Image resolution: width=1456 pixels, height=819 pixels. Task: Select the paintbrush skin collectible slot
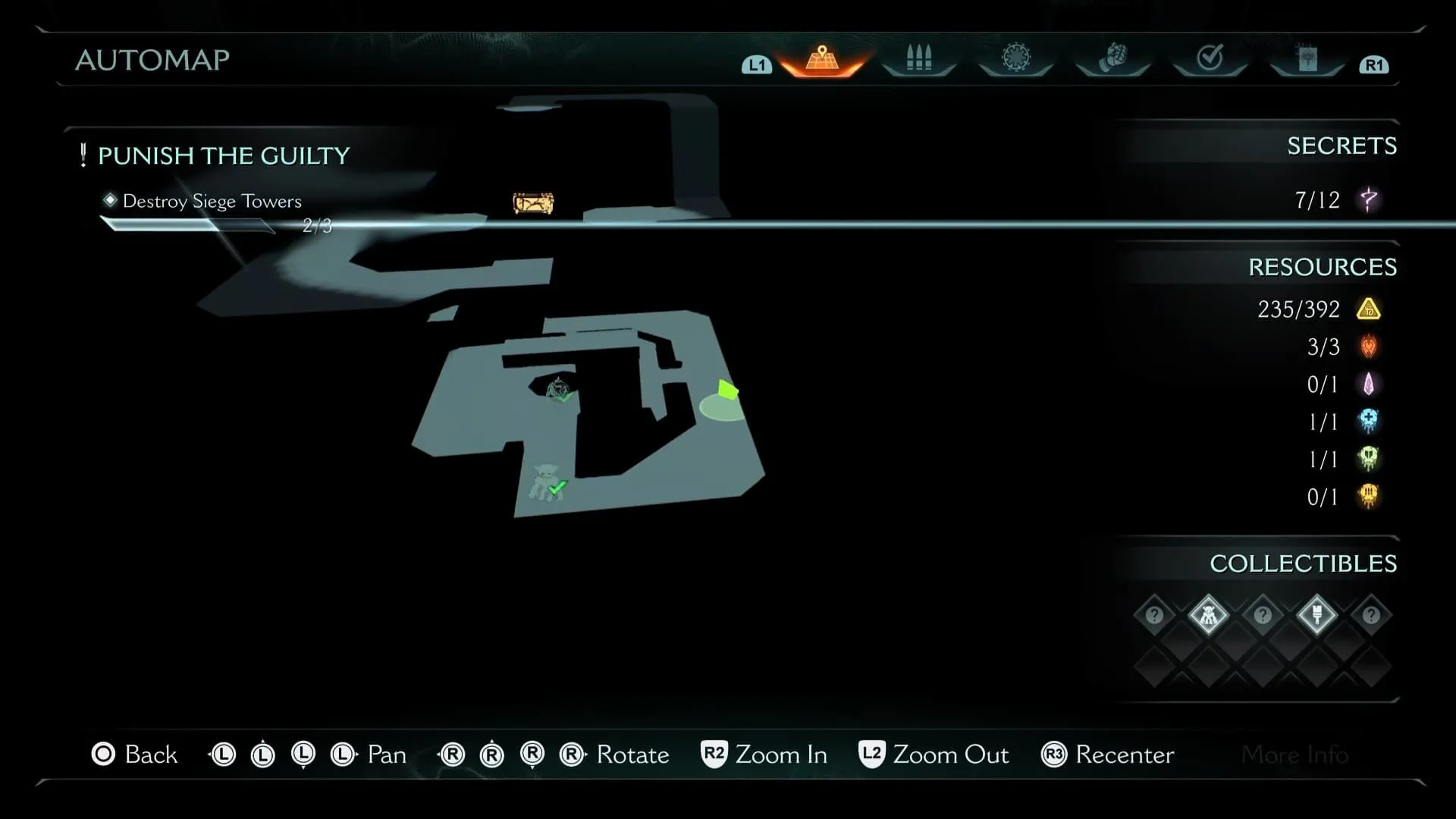pos(1316,615)
